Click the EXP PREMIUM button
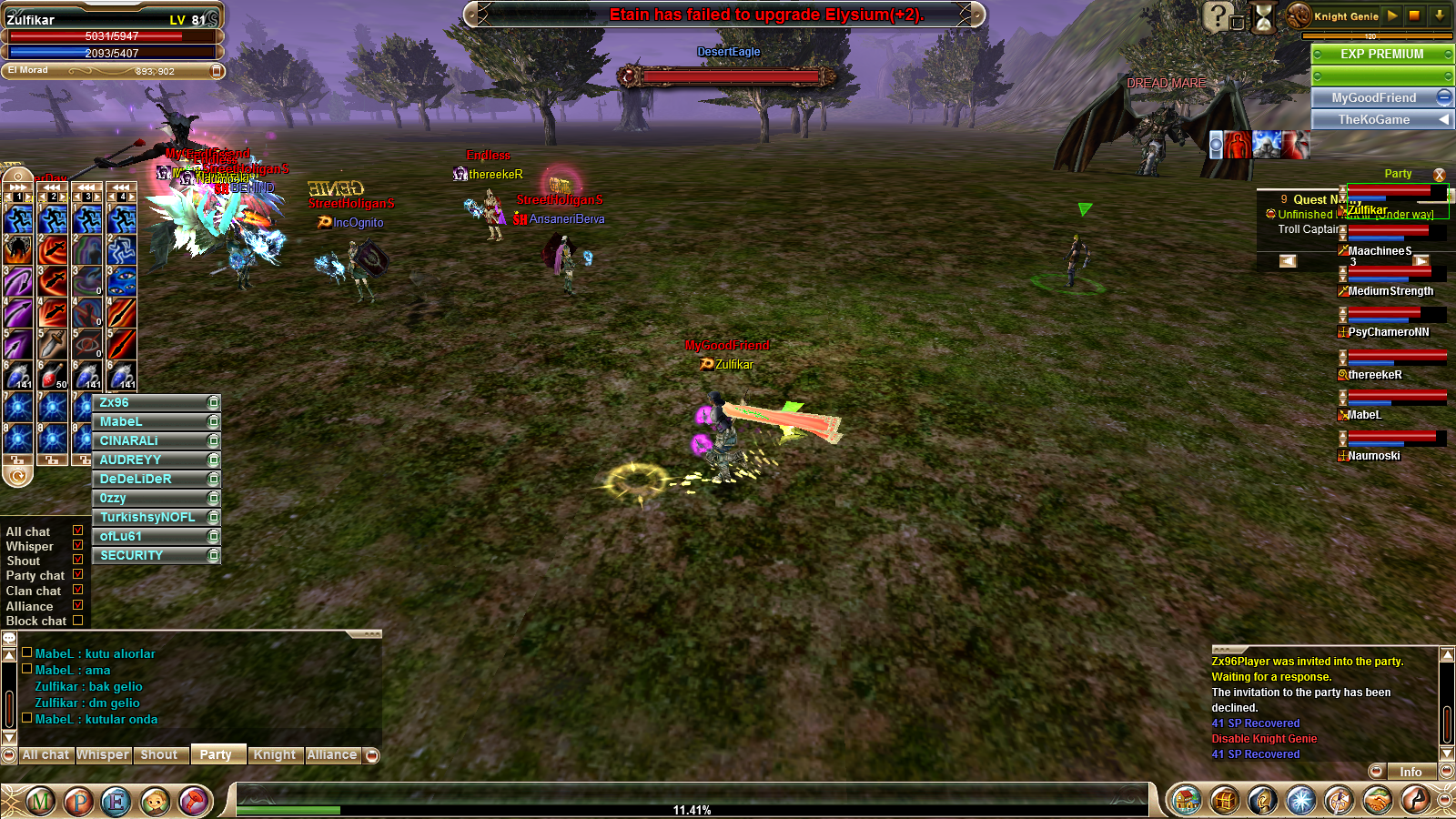This screenshot has height=819, width=1456. tap(1381, 54)
